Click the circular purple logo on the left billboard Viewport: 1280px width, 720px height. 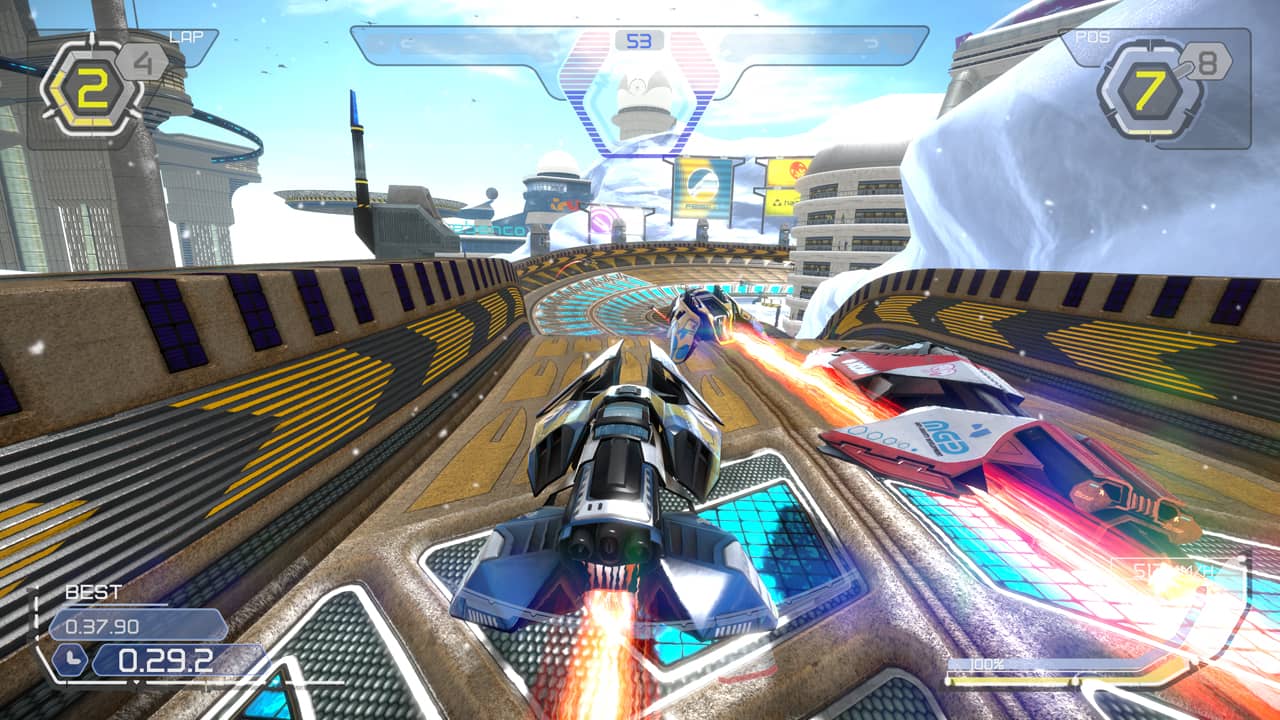click(x=600, y=218)
